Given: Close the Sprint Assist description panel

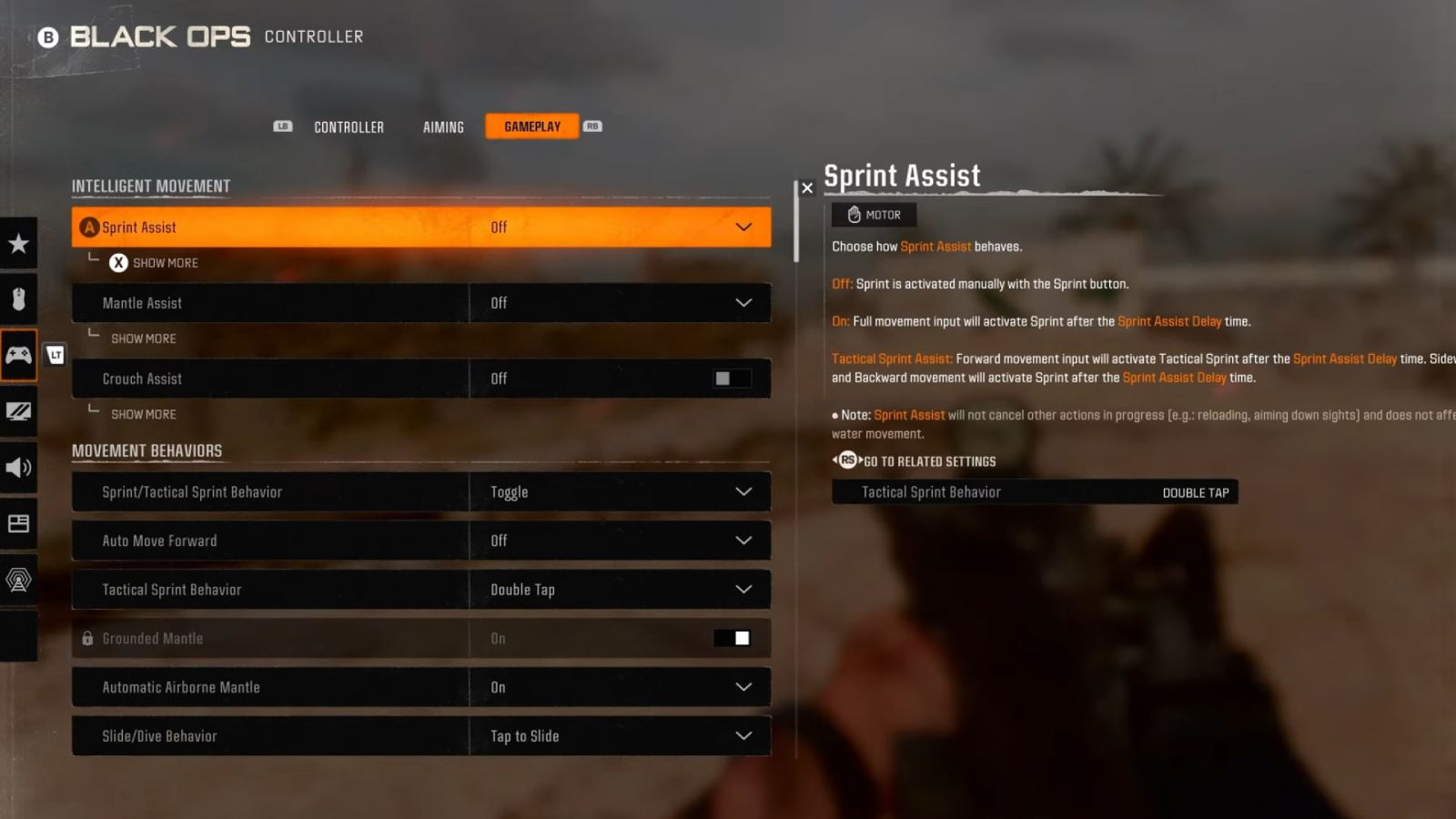Looking at the screenshot, I should click(x=808, y=188).
